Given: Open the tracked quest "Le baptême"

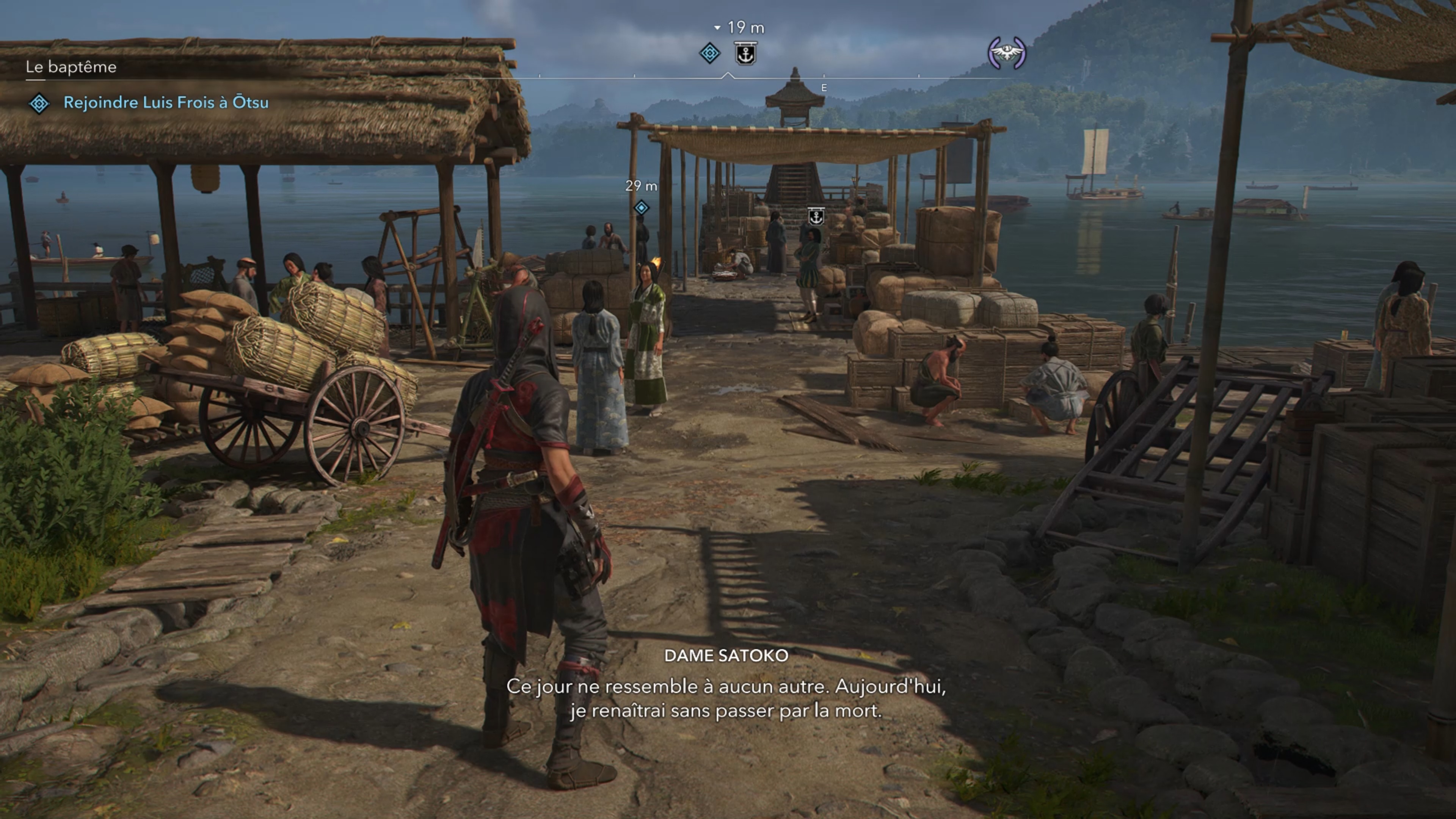Looking at the screenshot, I should (x=71, y=67).
